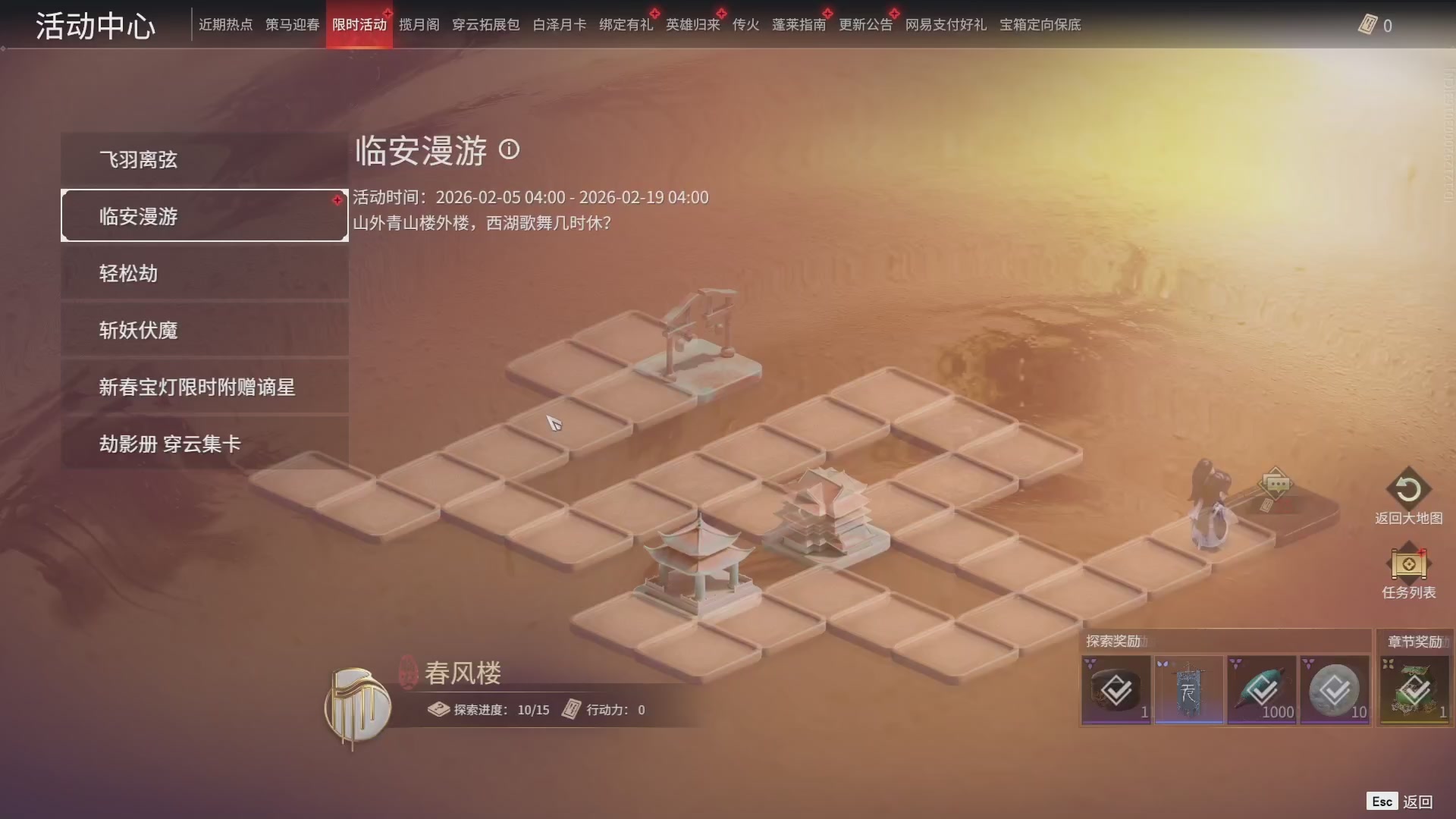1456x819 pixels.
Task: Open the 白泽月卡 menu item
Action: 559,24
